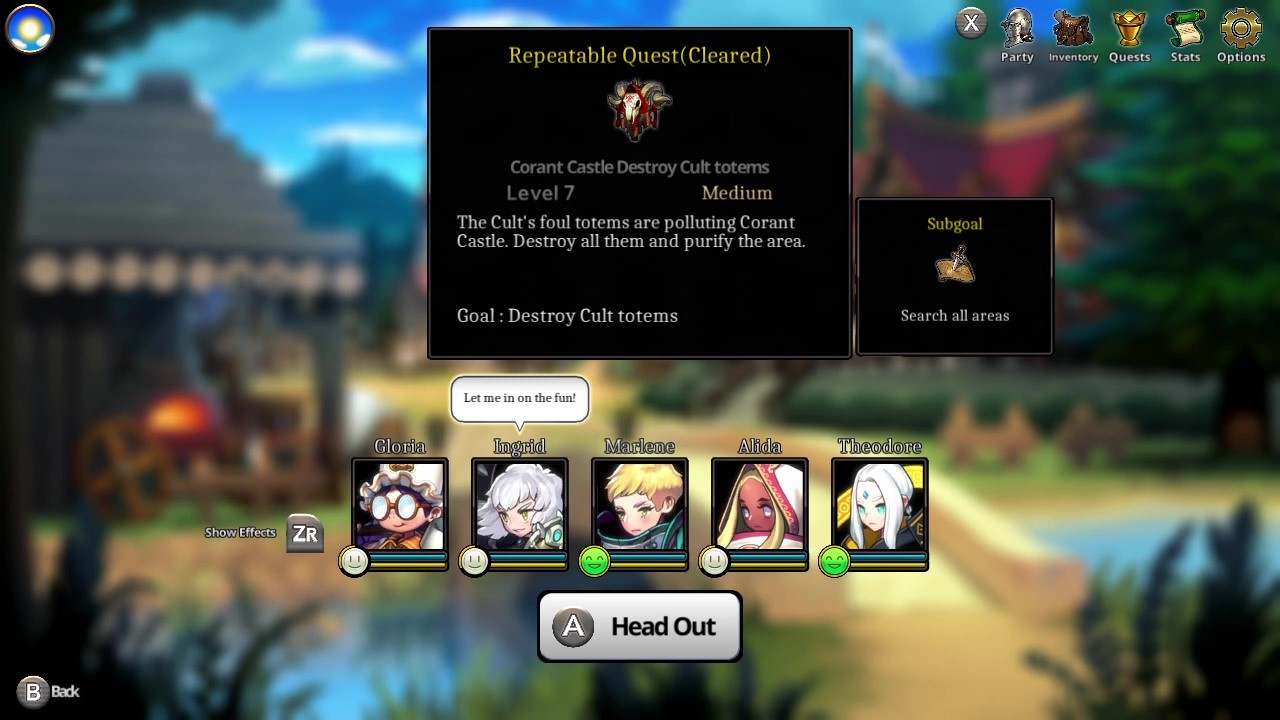The width and height of the screenshot is (1280, 720).
Task: Toggle Marlene's green smiley face indicator
Action: (x=594, y=561)
